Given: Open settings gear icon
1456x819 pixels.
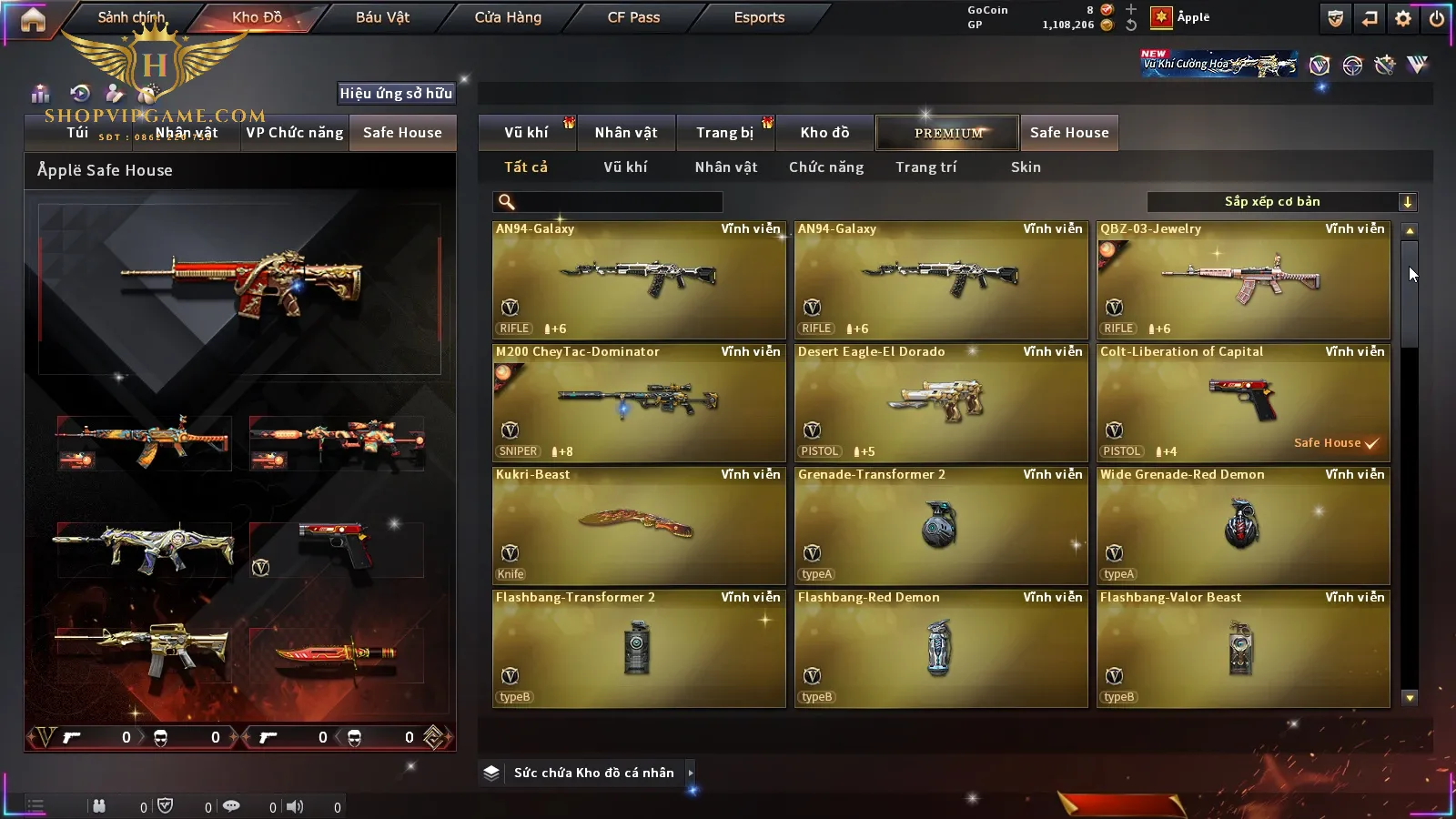Looking at the screenshot, I should 1403,18.
